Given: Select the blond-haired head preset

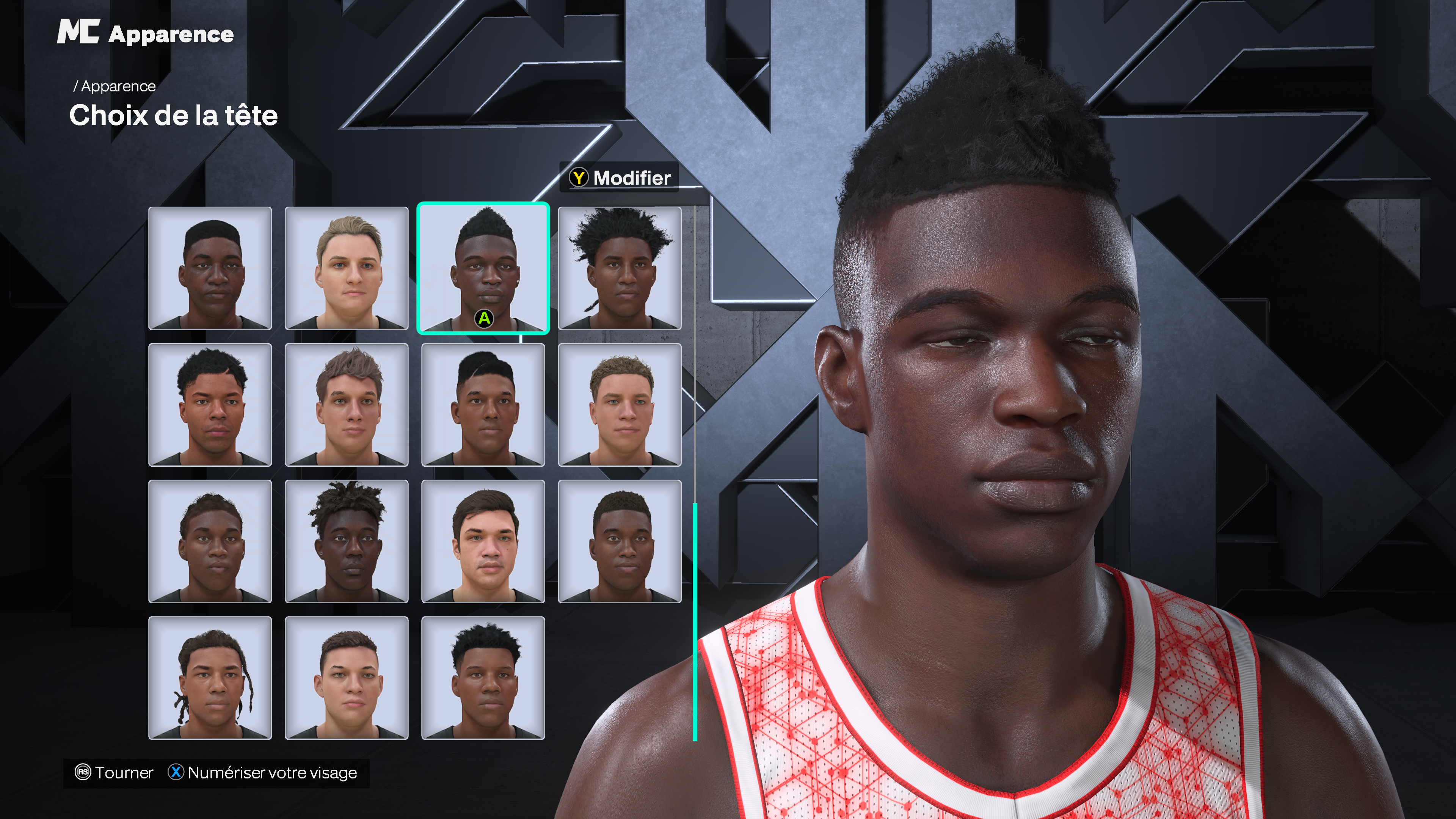Looking at the screenshot, I should point(347,268).
